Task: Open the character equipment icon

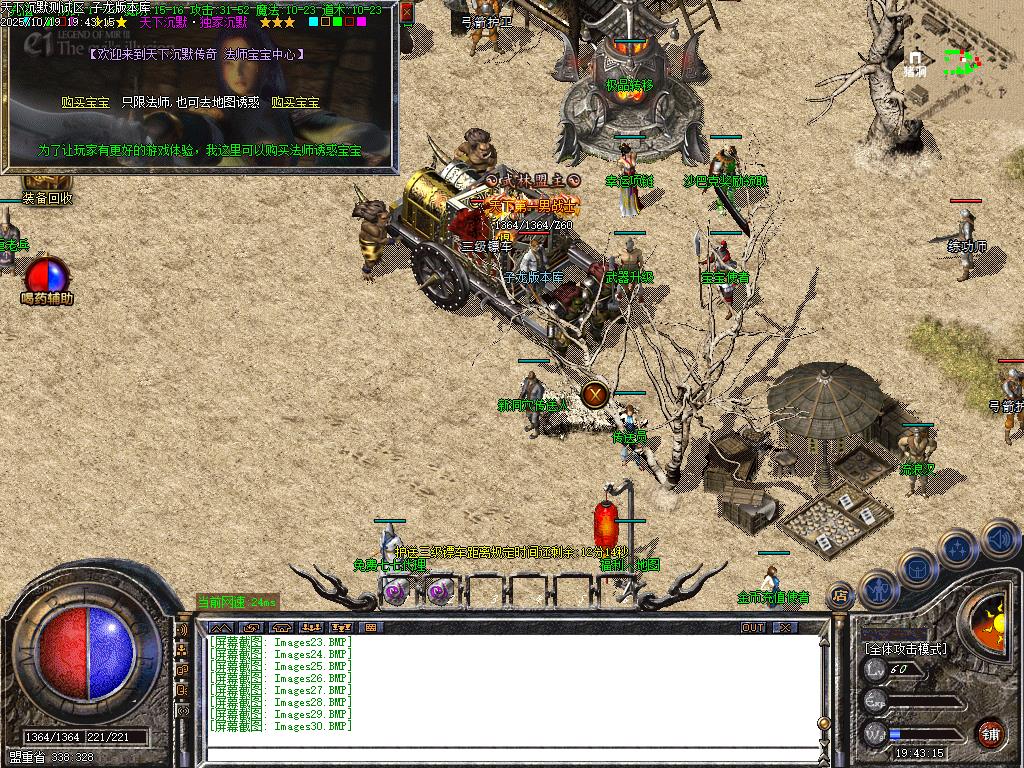Action: pos(877,588)
